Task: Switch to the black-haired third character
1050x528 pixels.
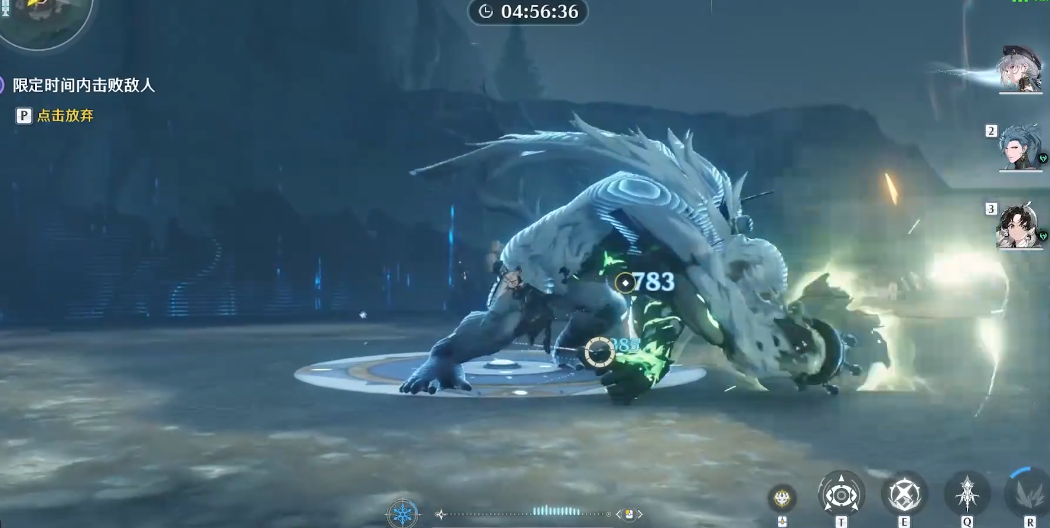Action: [x=1021, y=225]
